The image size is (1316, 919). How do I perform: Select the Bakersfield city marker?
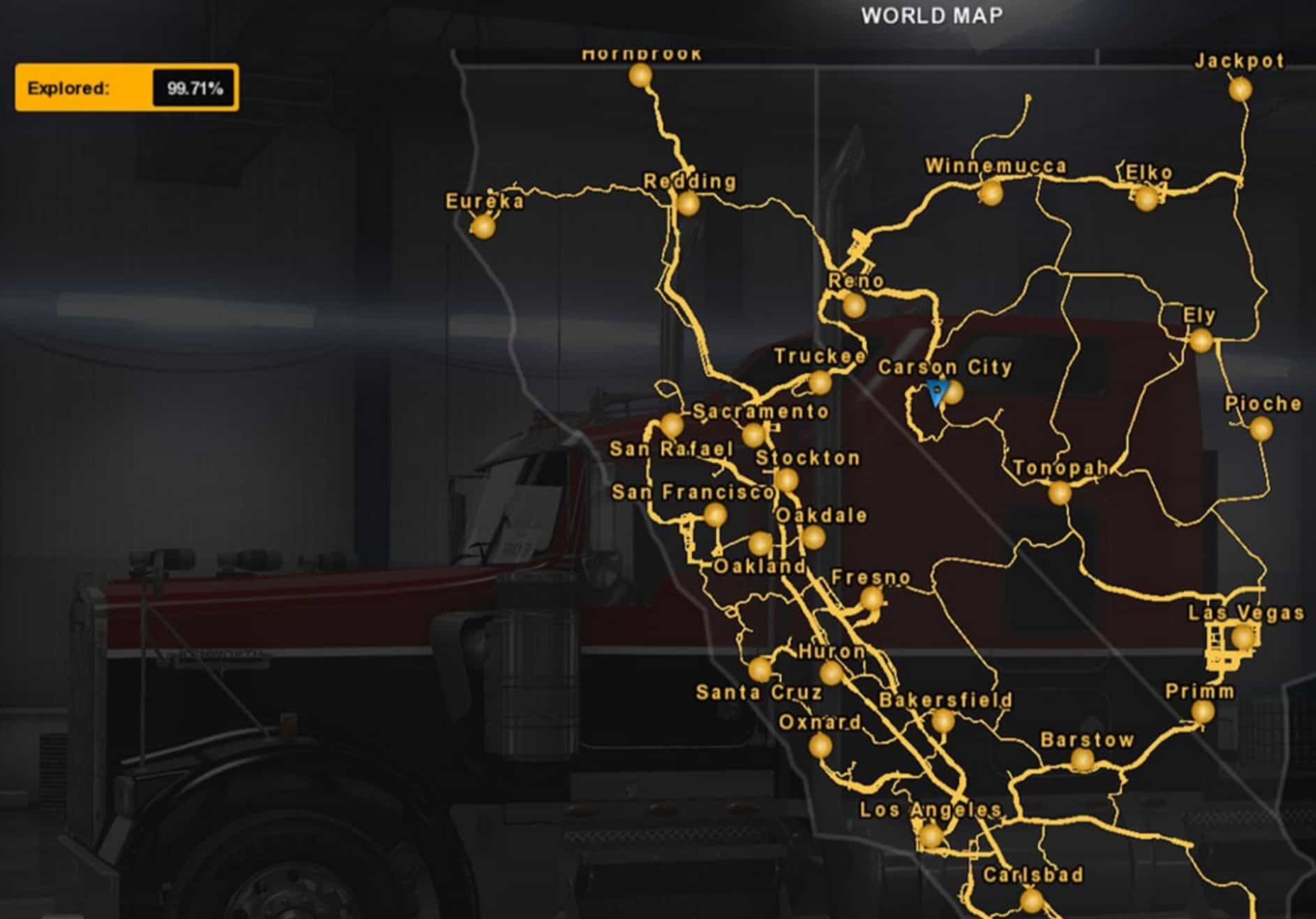(x=943, y=720)
